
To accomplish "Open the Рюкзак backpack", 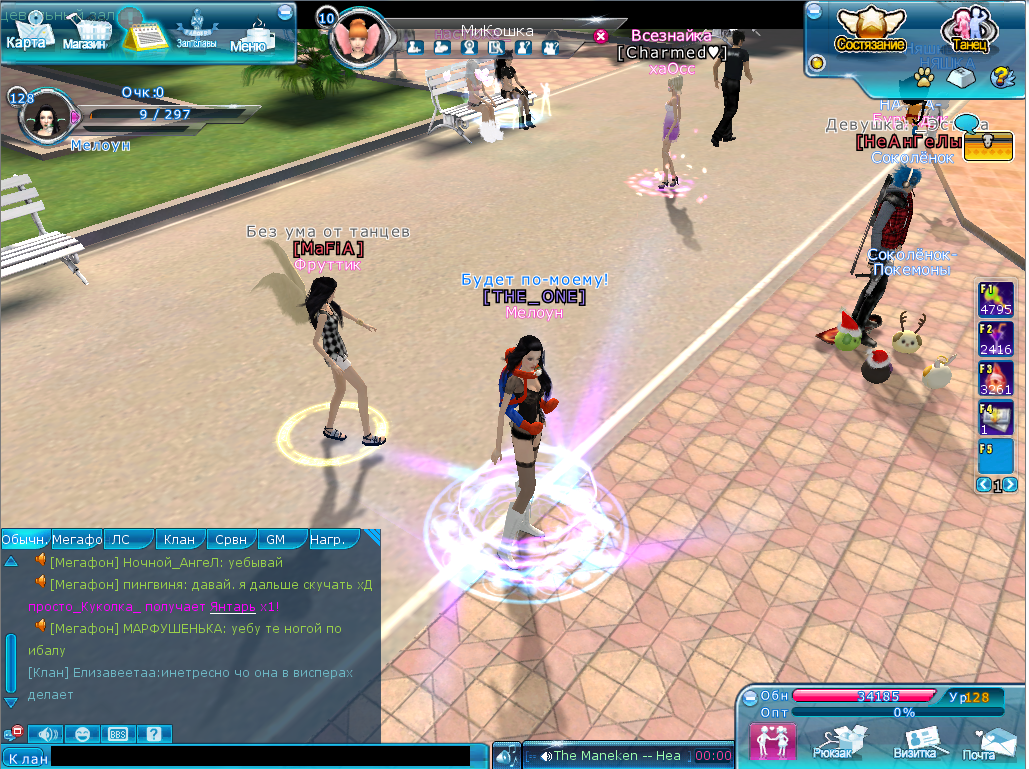I will tap(834, 741).
